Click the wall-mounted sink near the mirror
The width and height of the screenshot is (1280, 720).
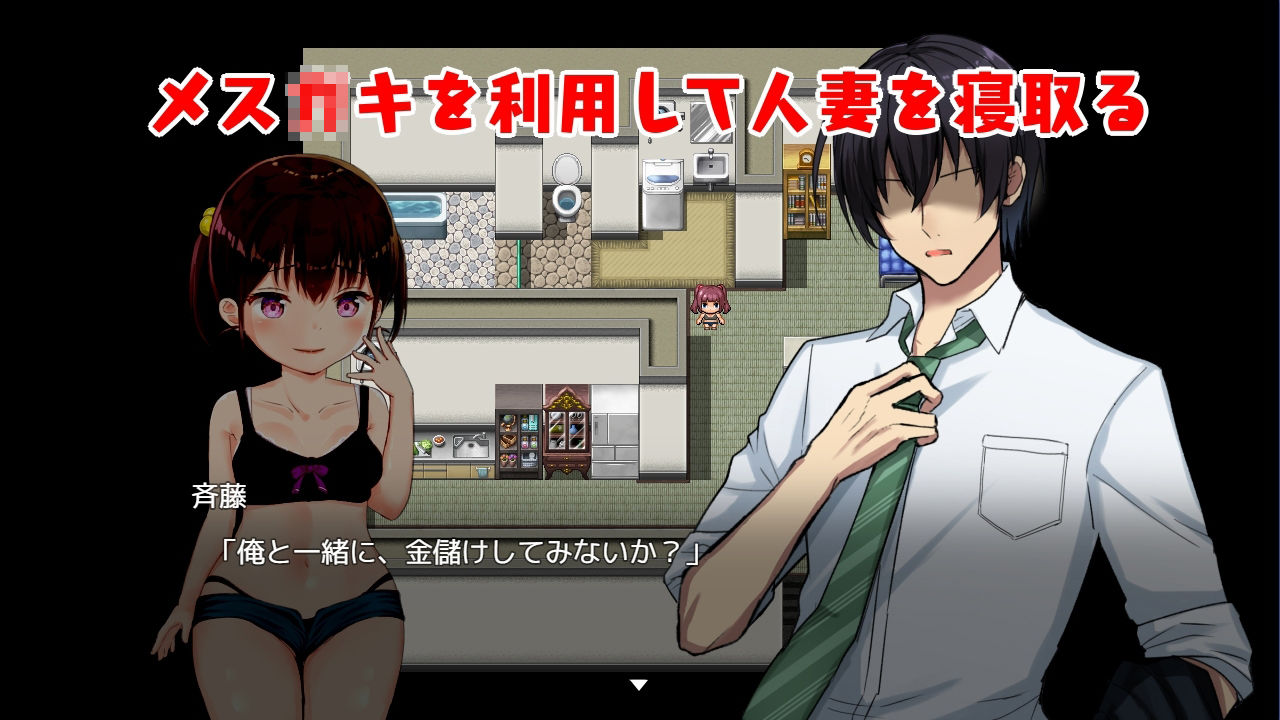[711, 165]
